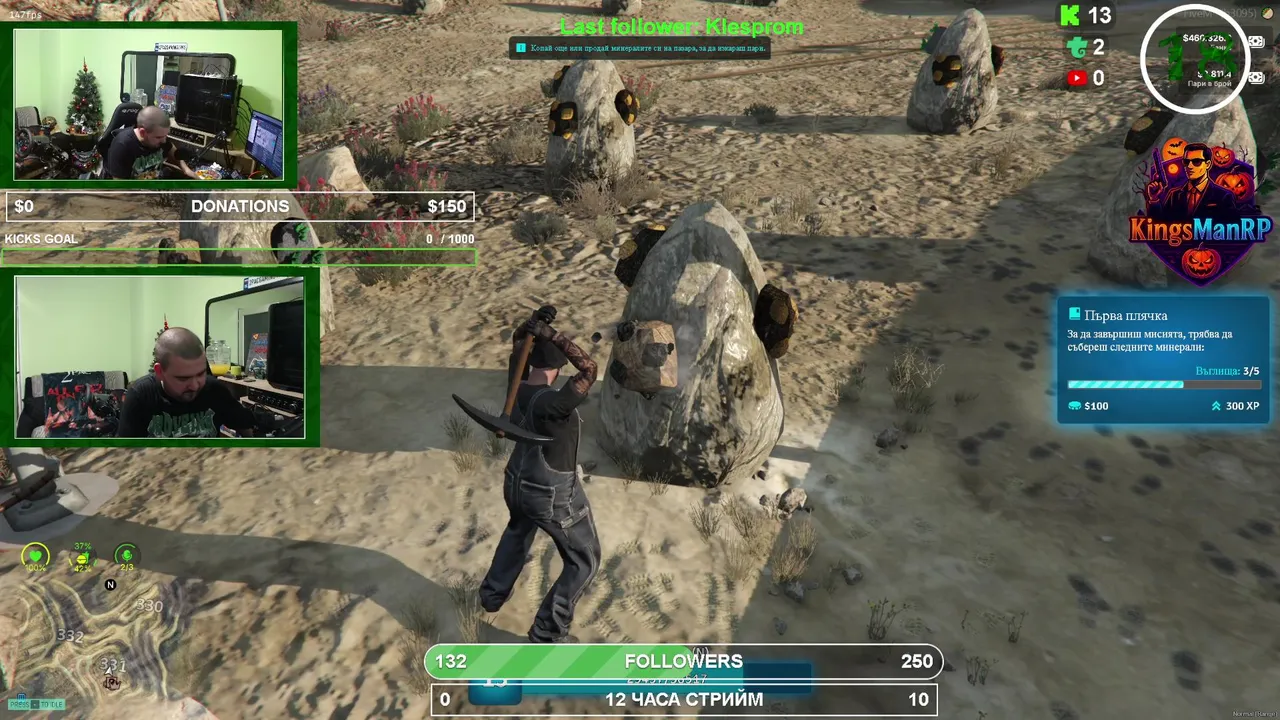Image resolution: width=1280 pixels, height=720 pixels.
Task: Select the green heart health icon
Action: pos(36,557)
